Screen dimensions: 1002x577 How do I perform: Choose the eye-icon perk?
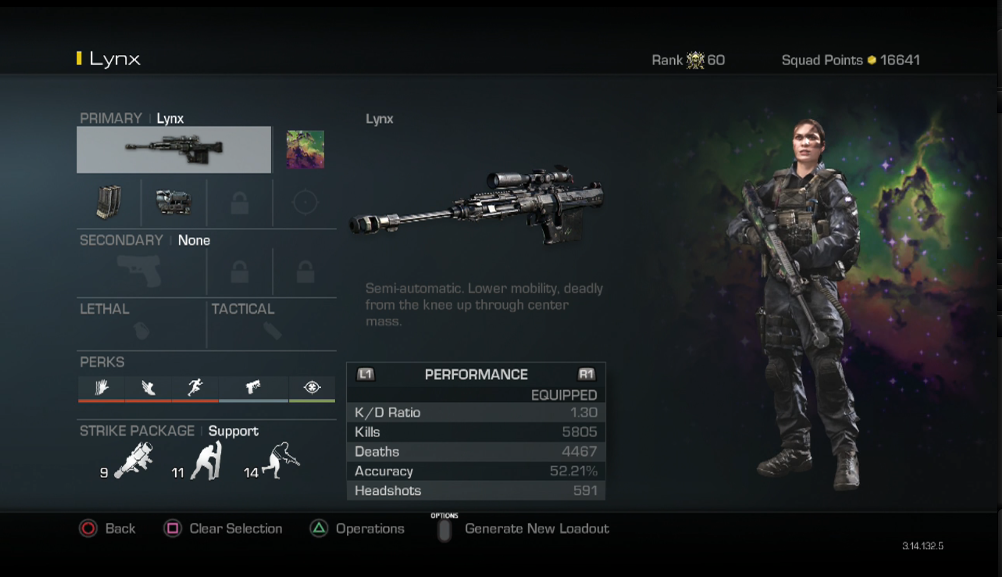[312, 387]
